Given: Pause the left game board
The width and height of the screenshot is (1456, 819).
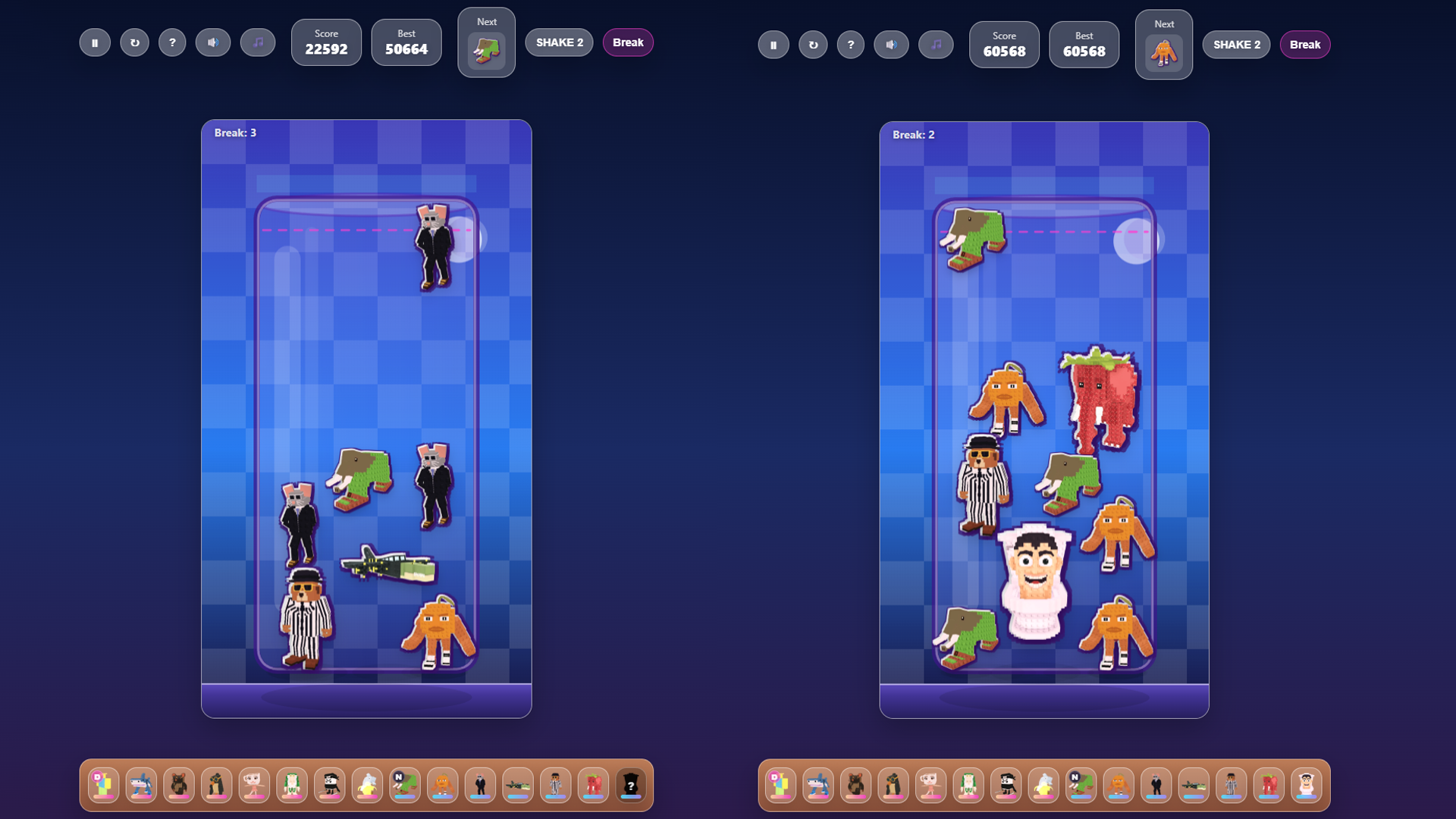Looking at the screenshot, I should coord(95,42).
